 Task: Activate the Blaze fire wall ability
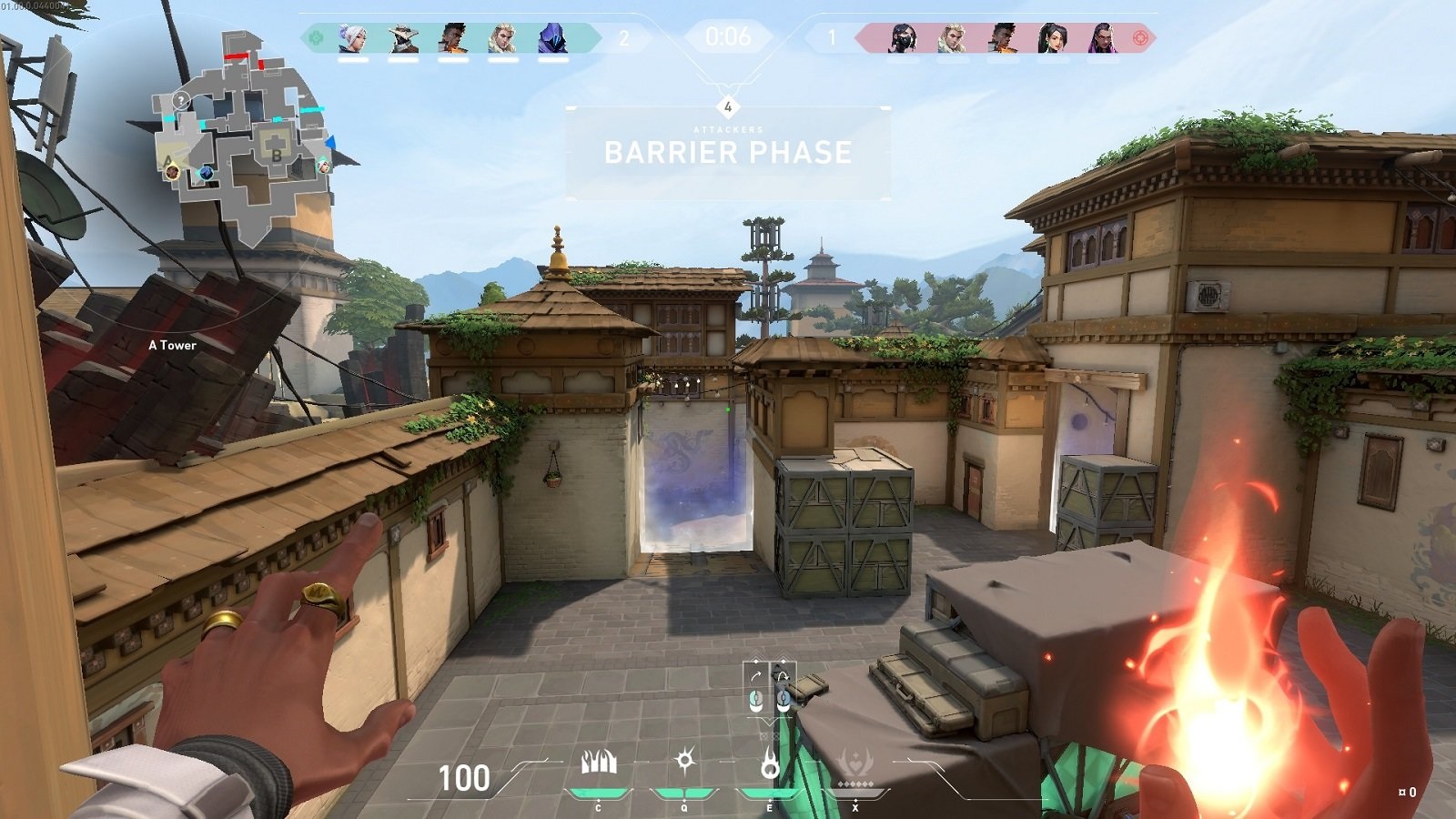click(599, 763)
